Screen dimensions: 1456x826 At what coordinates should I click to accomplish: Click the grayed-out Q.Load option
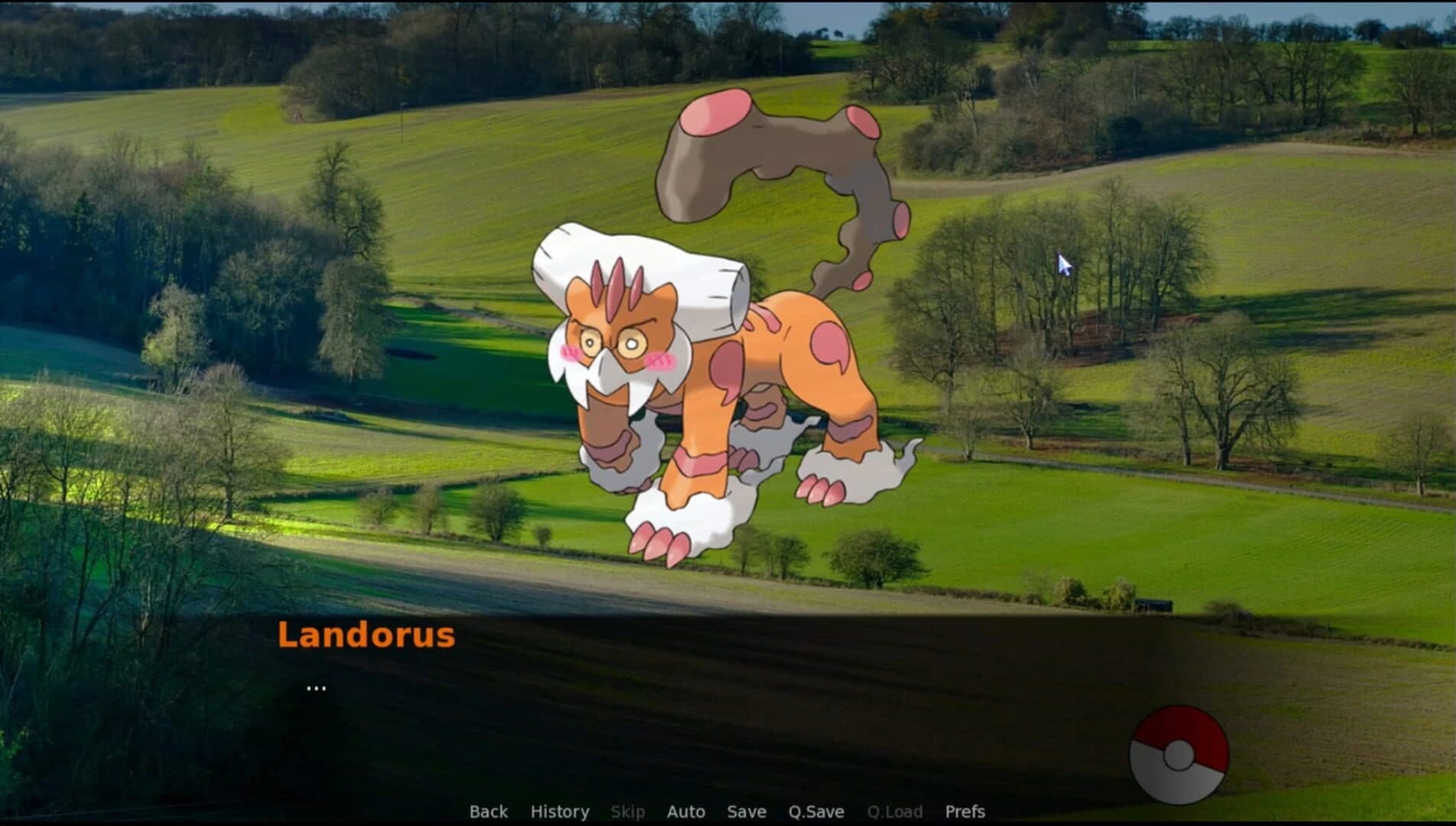click(897, 812)
